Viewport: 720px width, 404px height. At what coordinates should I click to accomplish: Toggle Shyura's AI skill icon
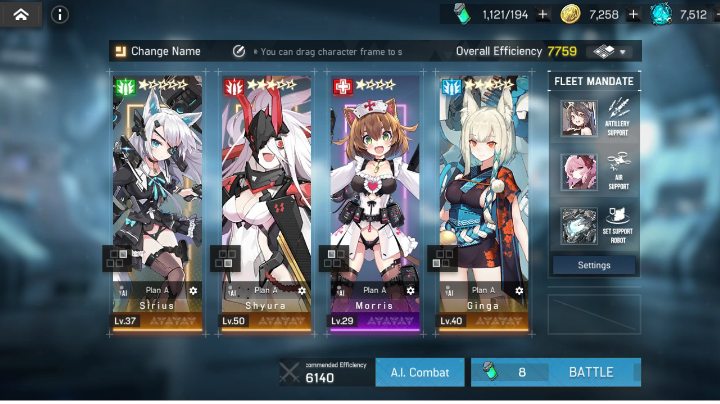(x=232, y=290)
